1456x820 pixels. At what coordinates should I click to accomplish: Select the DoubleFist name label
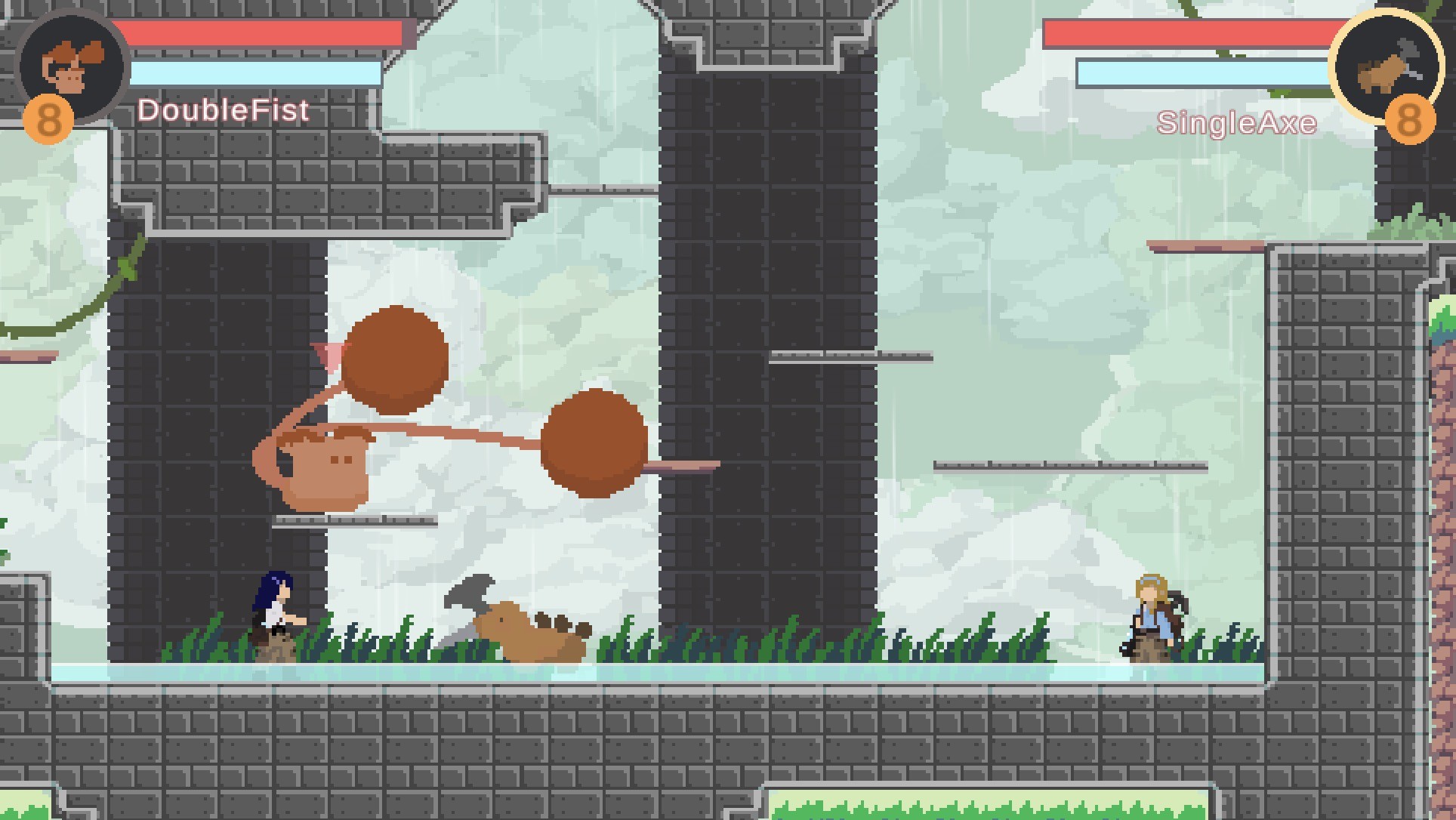pos(223,110)
